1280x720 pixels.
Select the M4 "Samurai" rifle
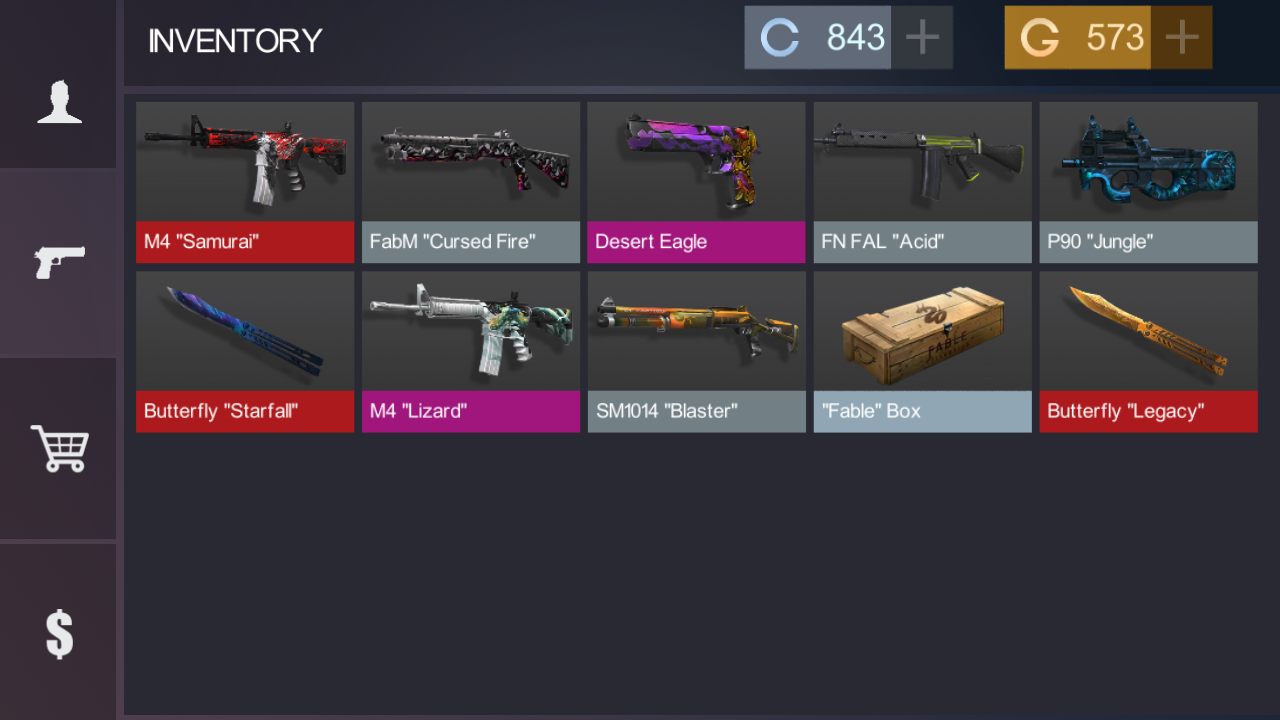click(x=244, y=180)
